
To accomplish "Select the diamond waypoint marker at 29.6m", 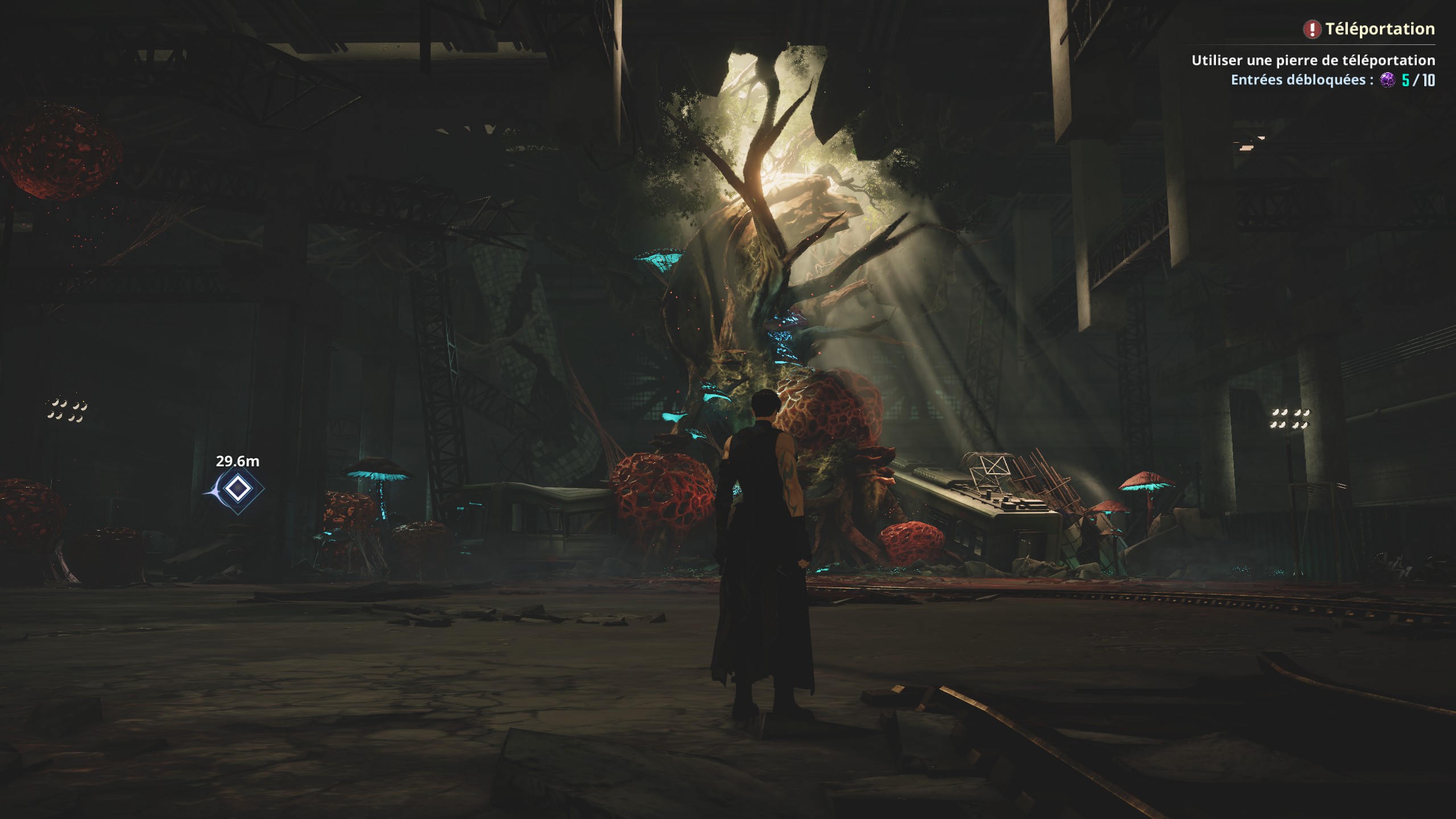I will (237, 489).
